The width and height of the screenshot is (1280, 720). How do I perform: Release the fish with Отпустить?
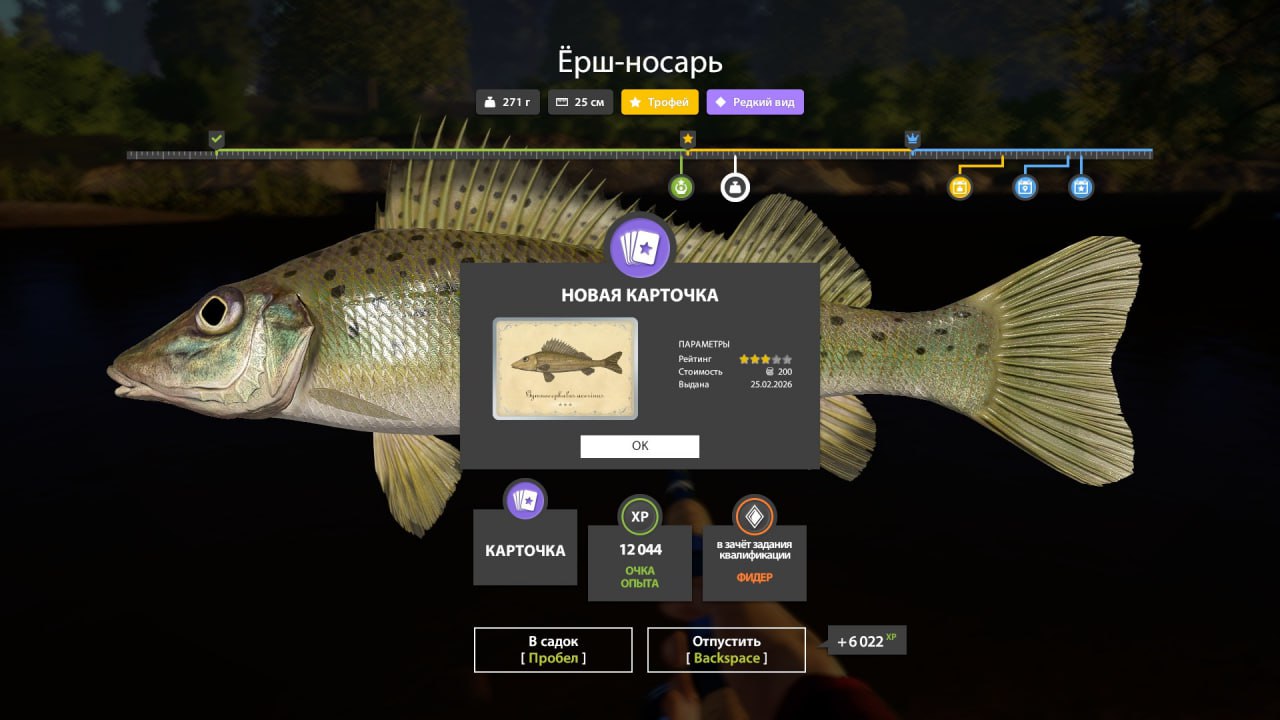(x=726, y=650)
